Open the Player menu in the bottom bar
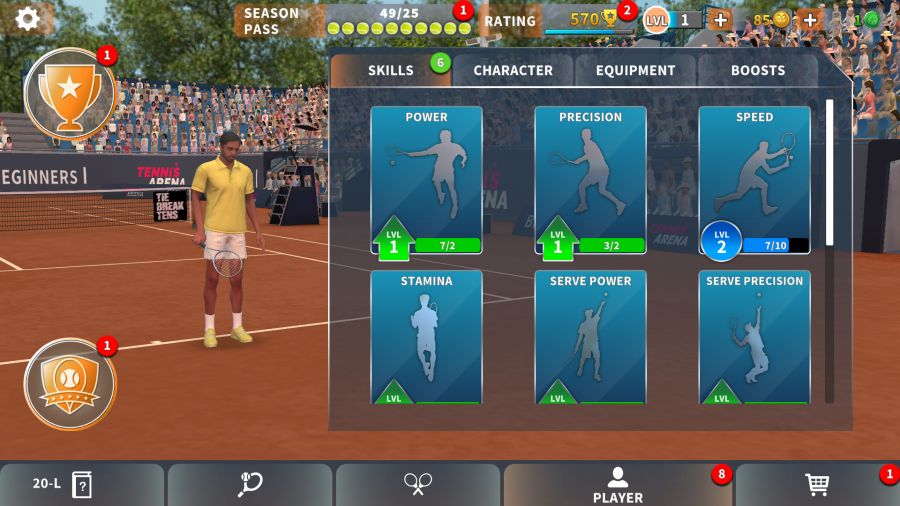 tap(618, 485)
